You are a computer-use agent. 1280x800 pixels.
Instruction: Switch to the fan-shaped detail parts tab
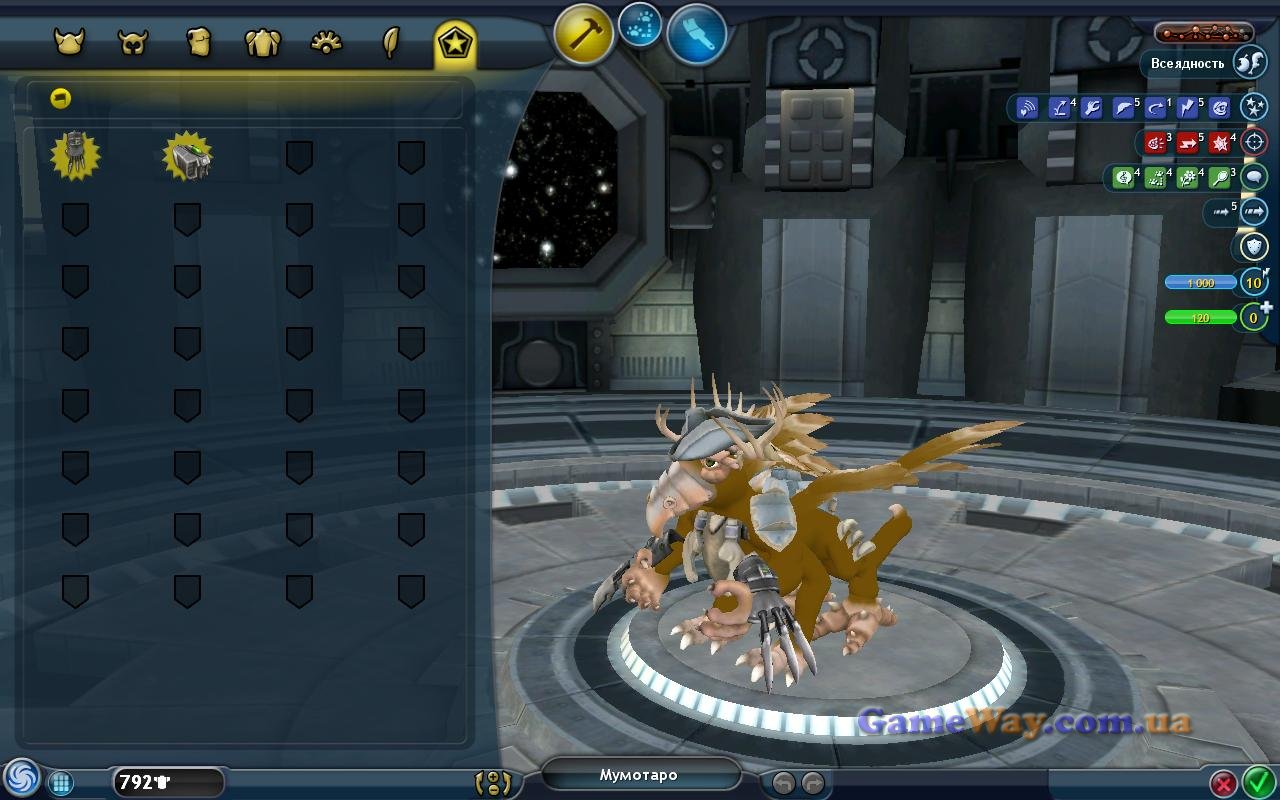pyautogui.click(x=327, y=43)
